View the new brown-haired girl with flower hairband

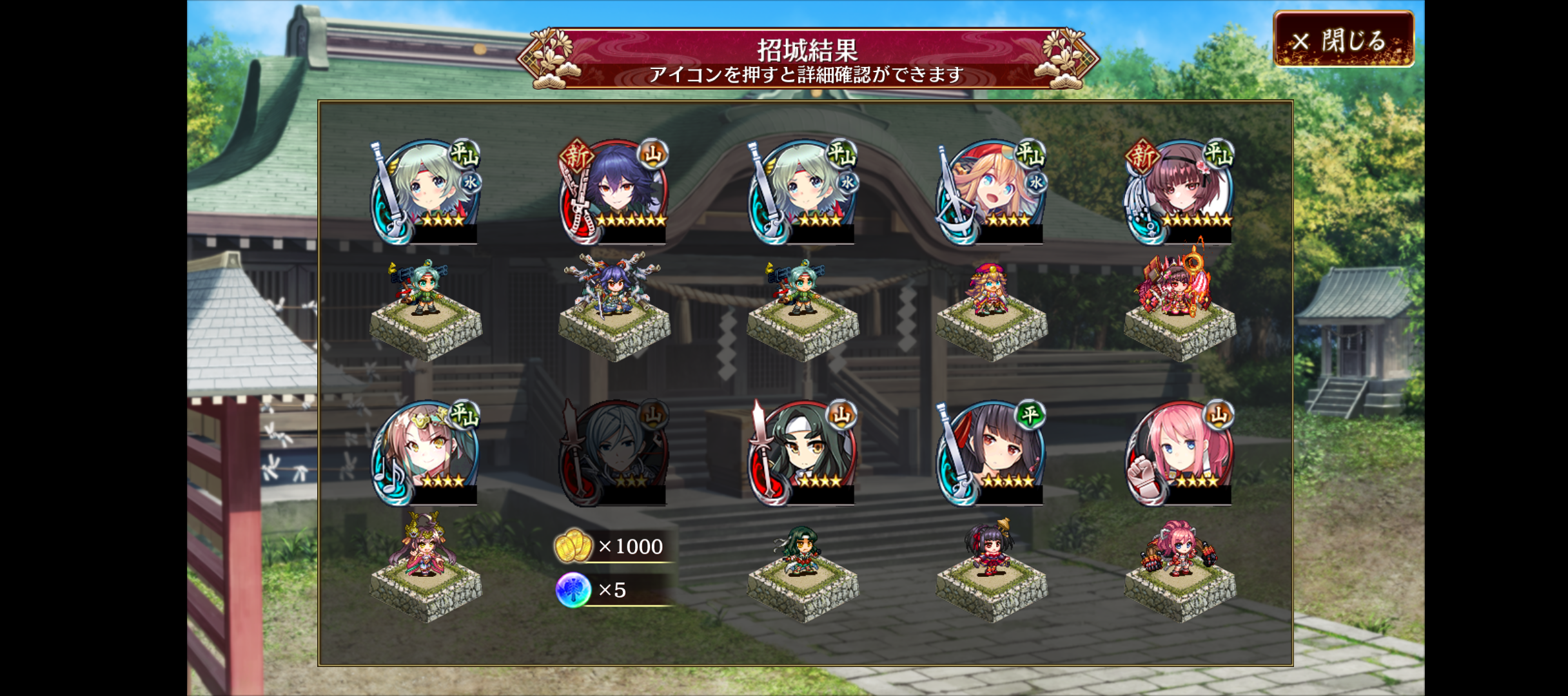tap(1179, 191)
